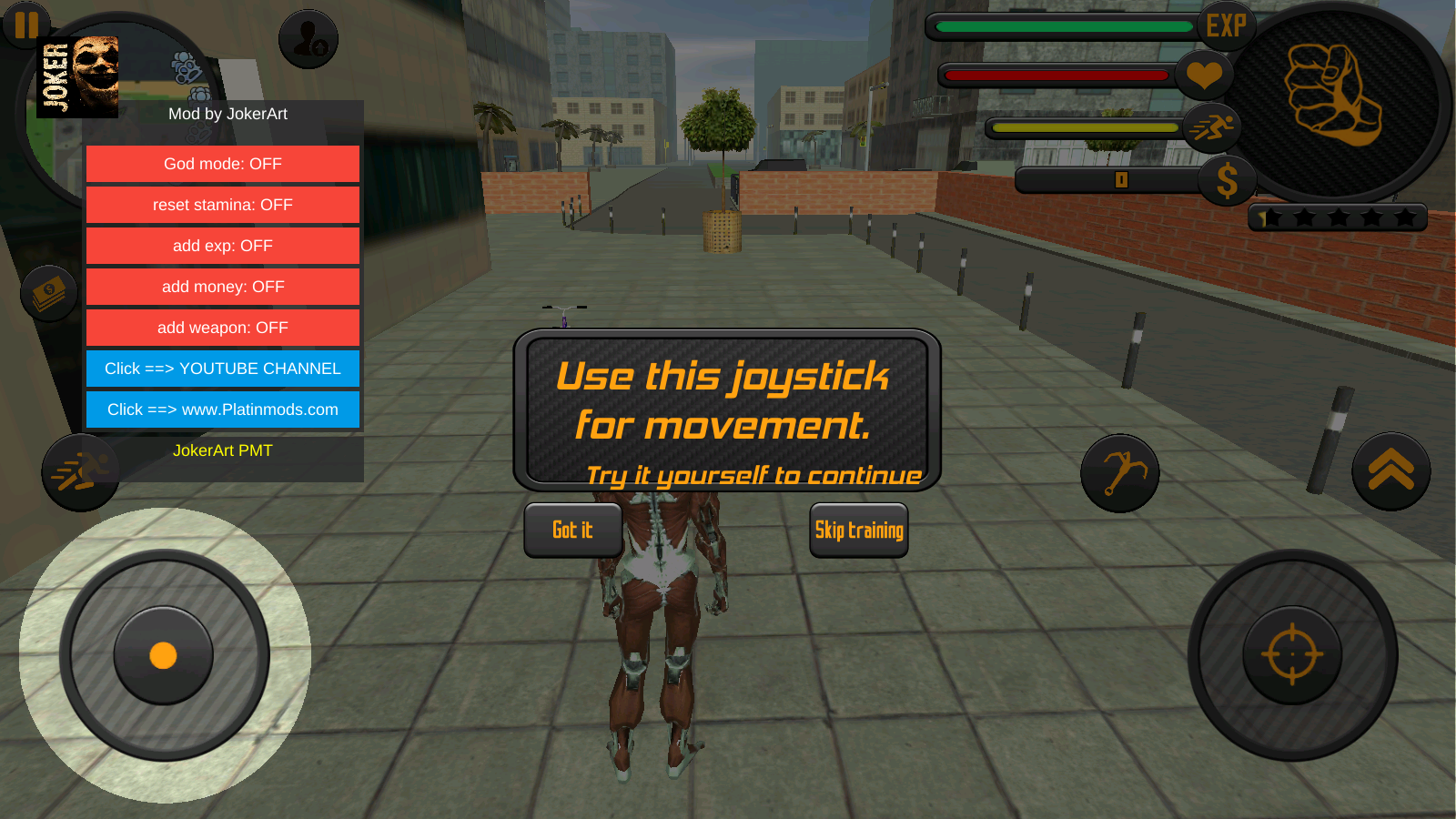Enable the add exp cheat
Image resolution: width=1456 pixels, height=819 pixels.
click(x=223, y=246)
